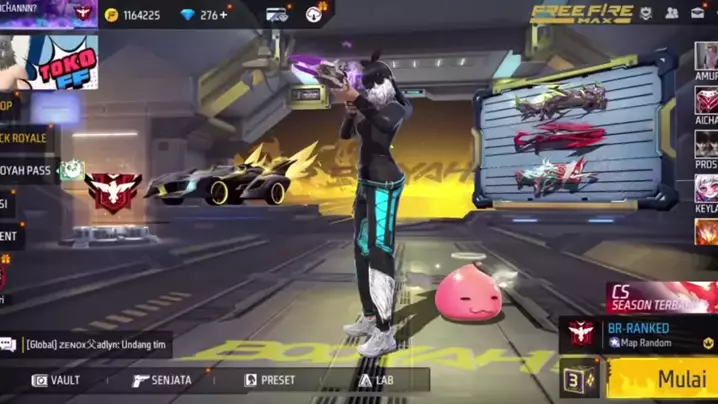718x404 pixels.
Task: Open the gold coin balance
Action: click(x=134, y=15)
